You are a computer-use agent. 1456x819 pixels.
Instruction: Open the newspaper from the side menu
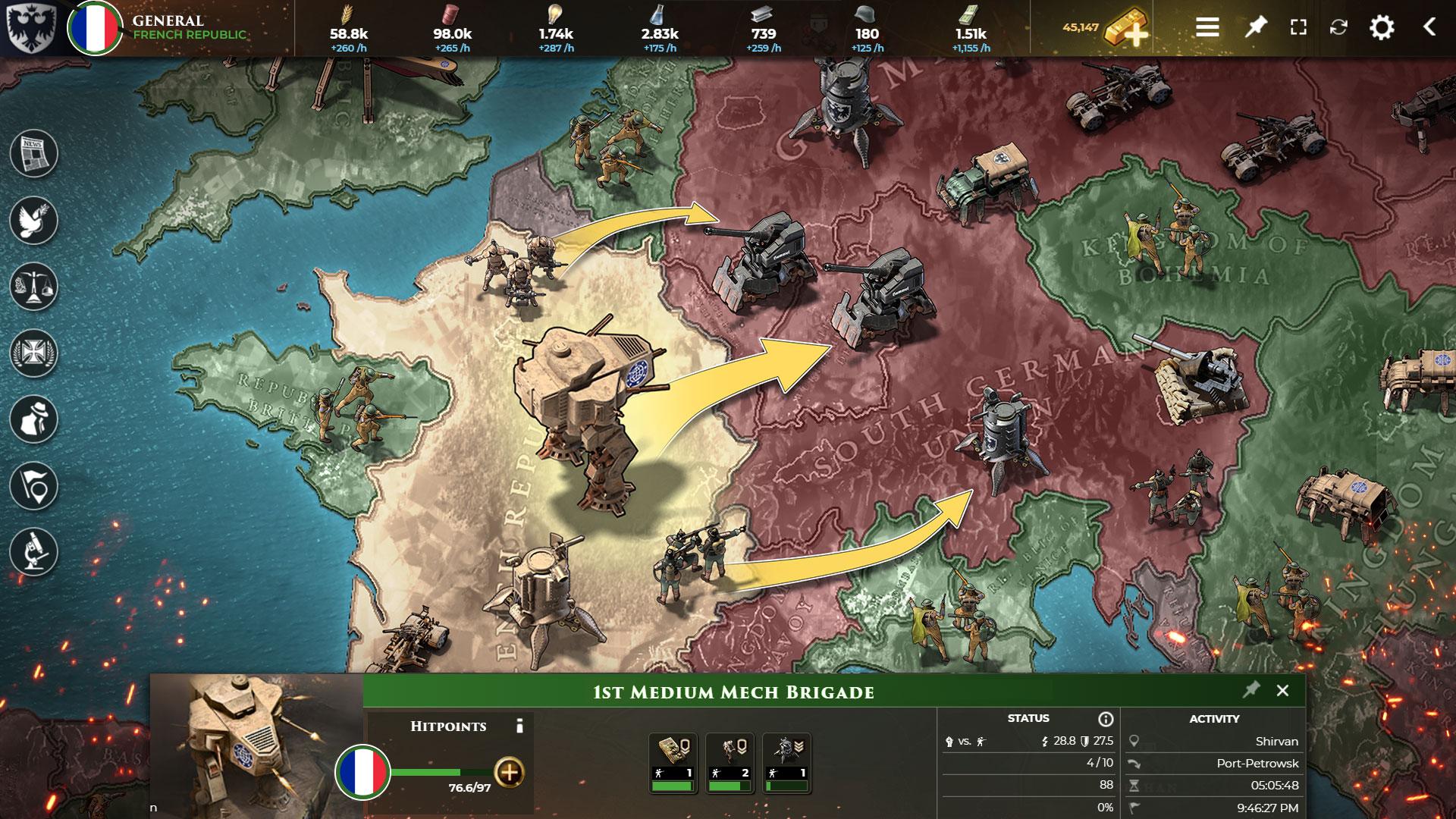[34, 153]
